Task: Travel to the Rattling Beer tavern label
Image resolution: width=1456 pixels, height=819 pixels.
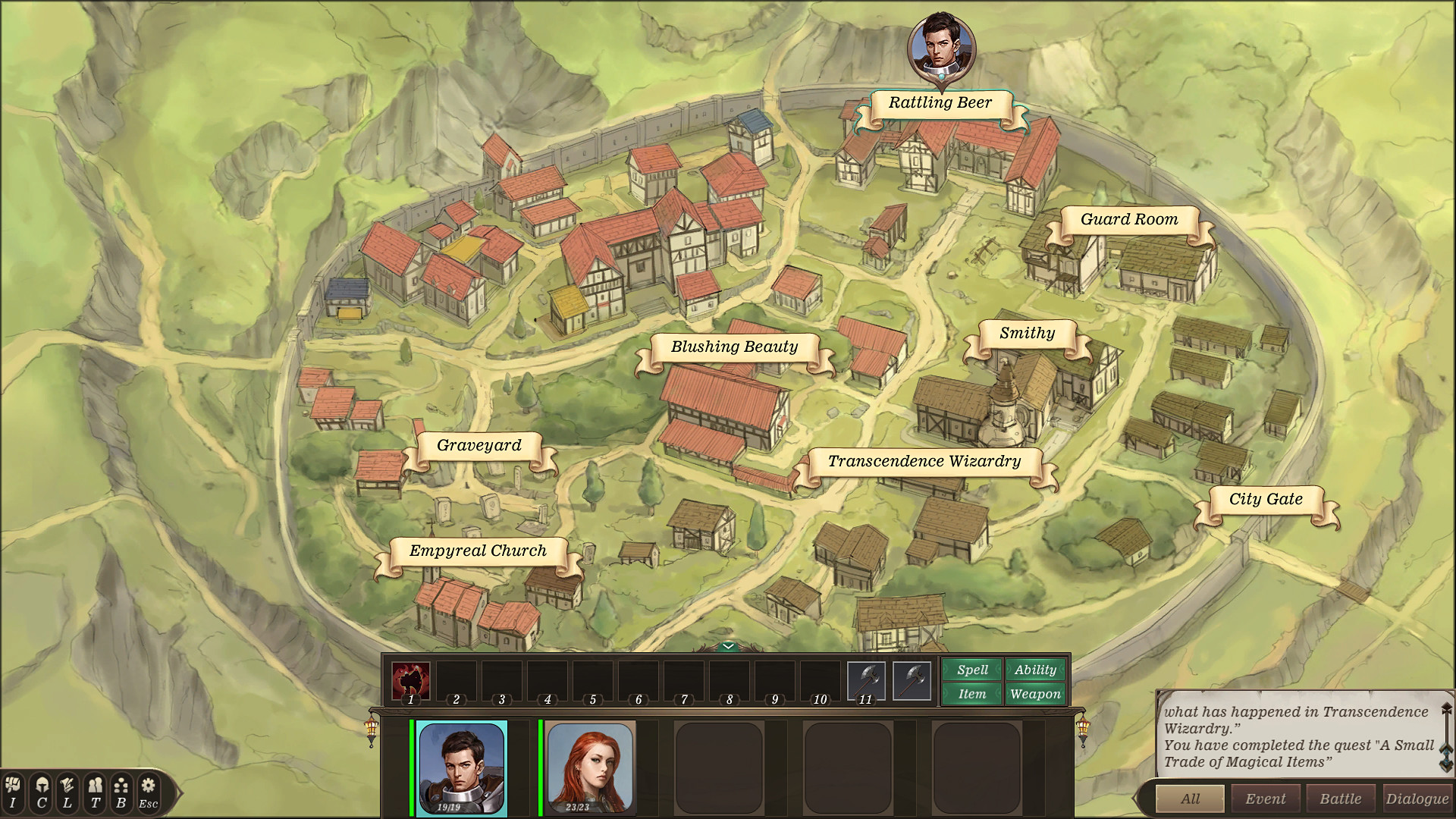Action: tap(940, 103)
